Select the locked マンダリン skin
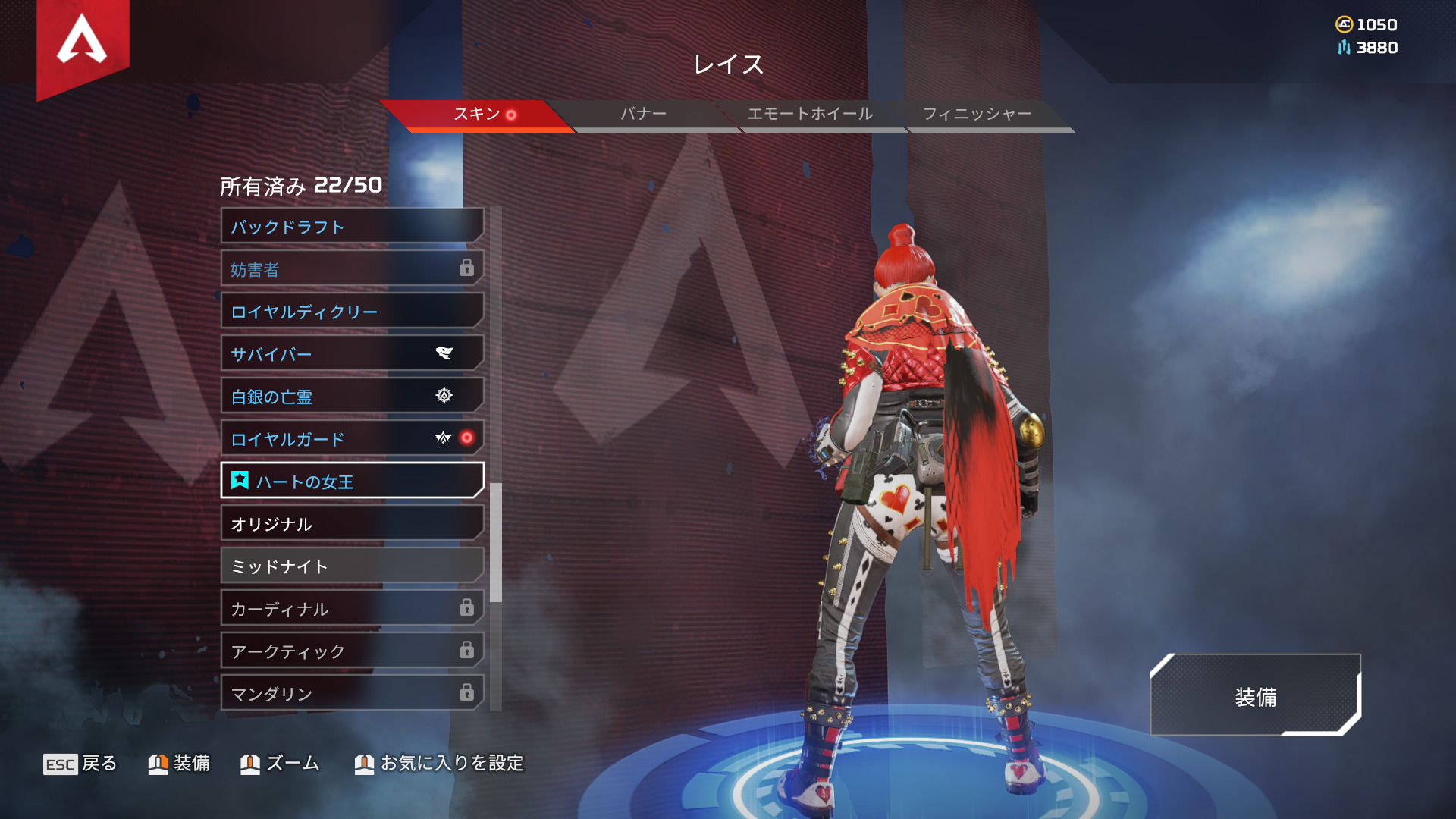Screen dimensions: 1456x819 [352, 694]
